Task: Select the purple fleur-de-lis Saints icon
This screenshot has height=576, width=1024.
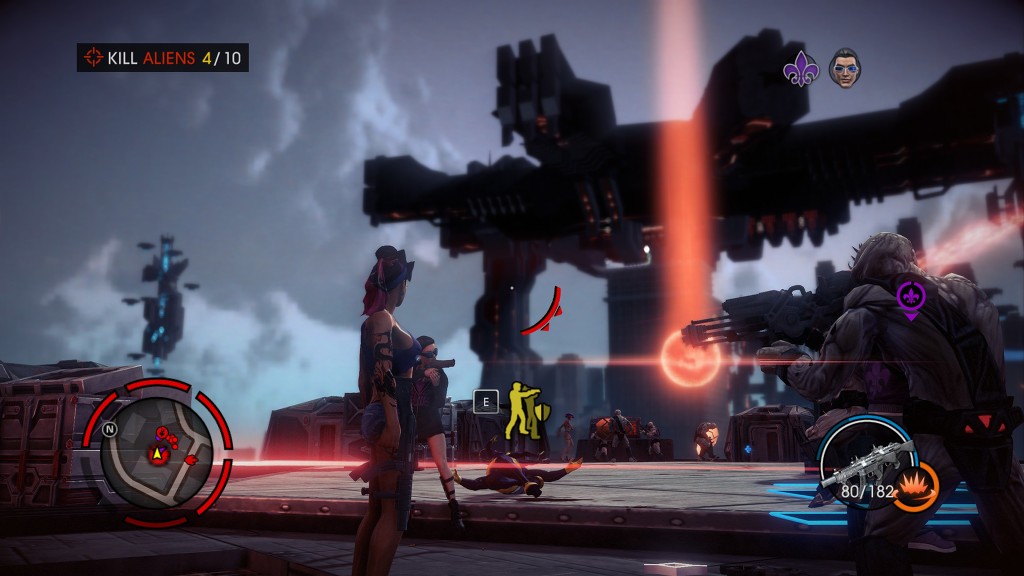Action: point(800,70)
